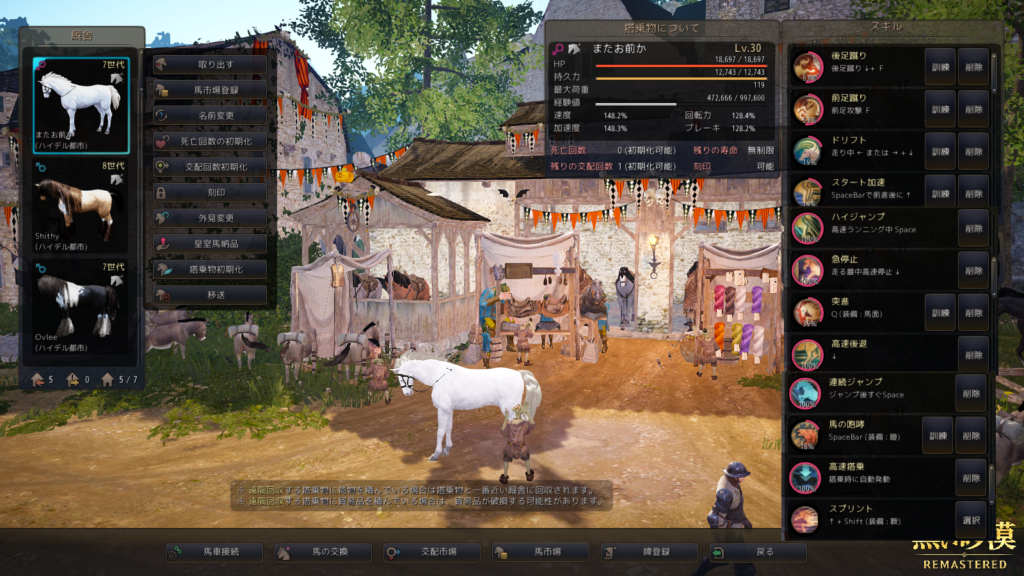Reset death count with 死亡回数の初期化
Screen dimensions: 1024x576
(x=210, y=141)
